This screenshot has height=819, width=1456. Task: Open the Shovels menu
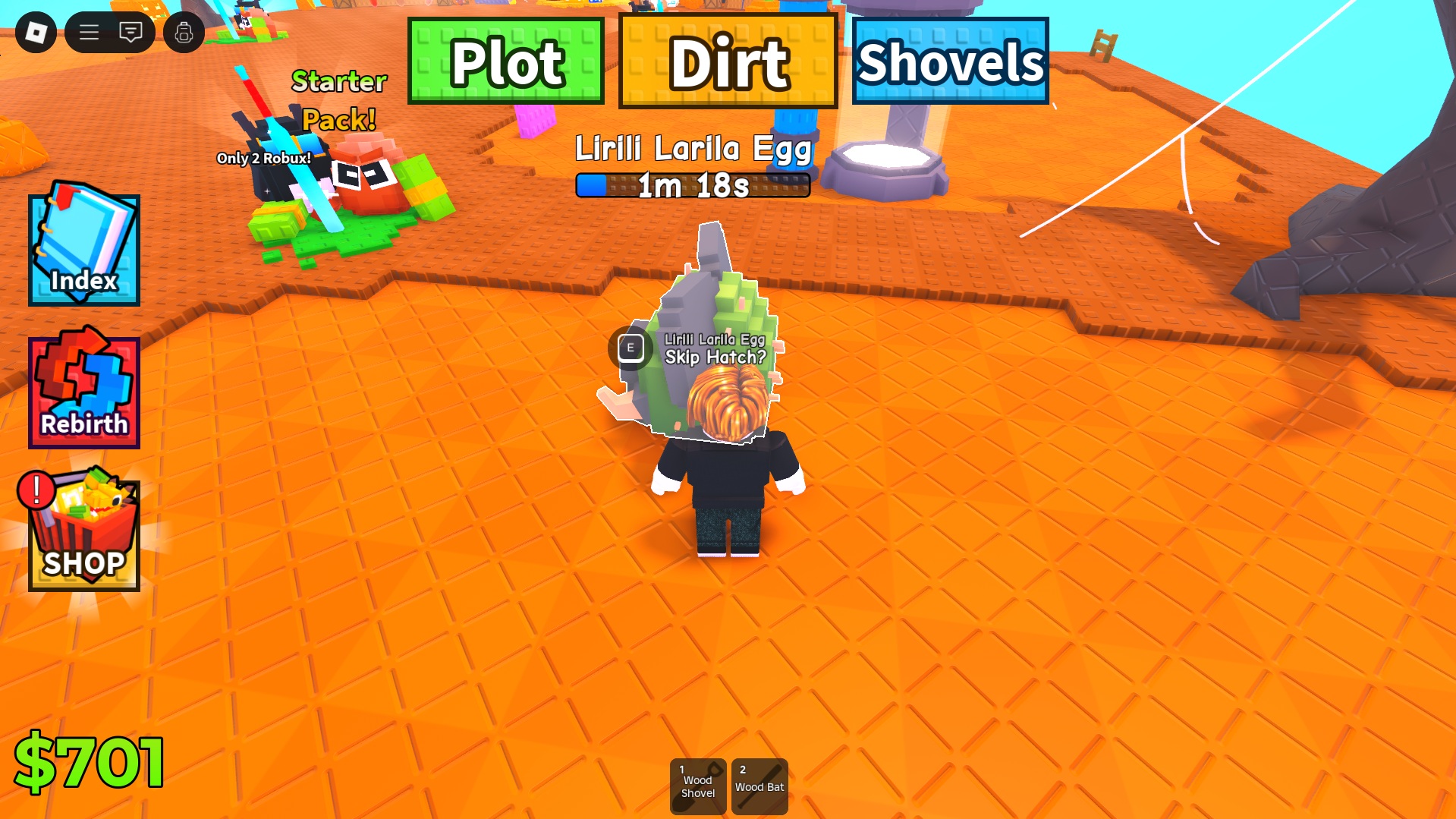951,62
